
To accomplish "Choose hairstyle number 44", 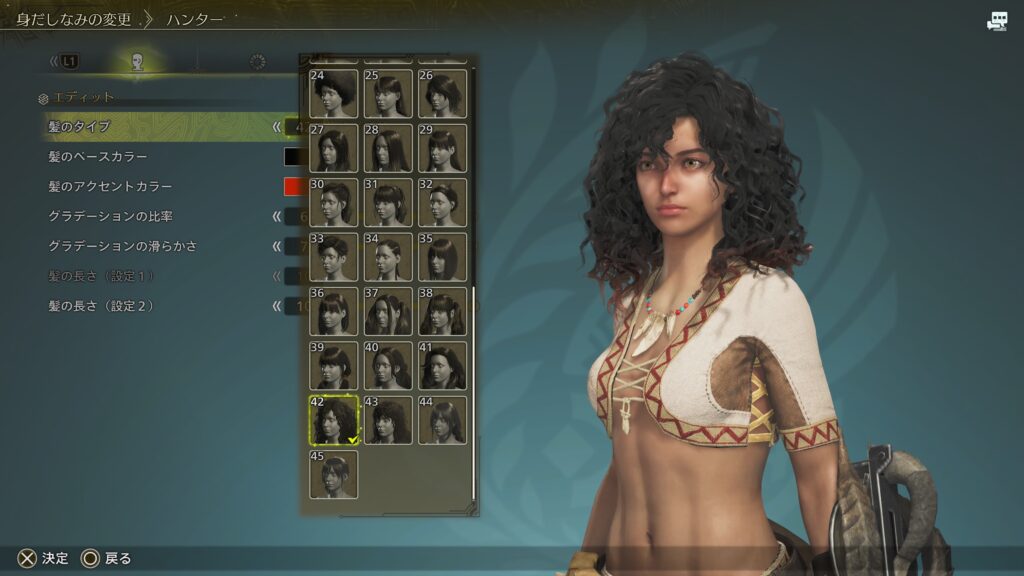I will click(442, 420).
